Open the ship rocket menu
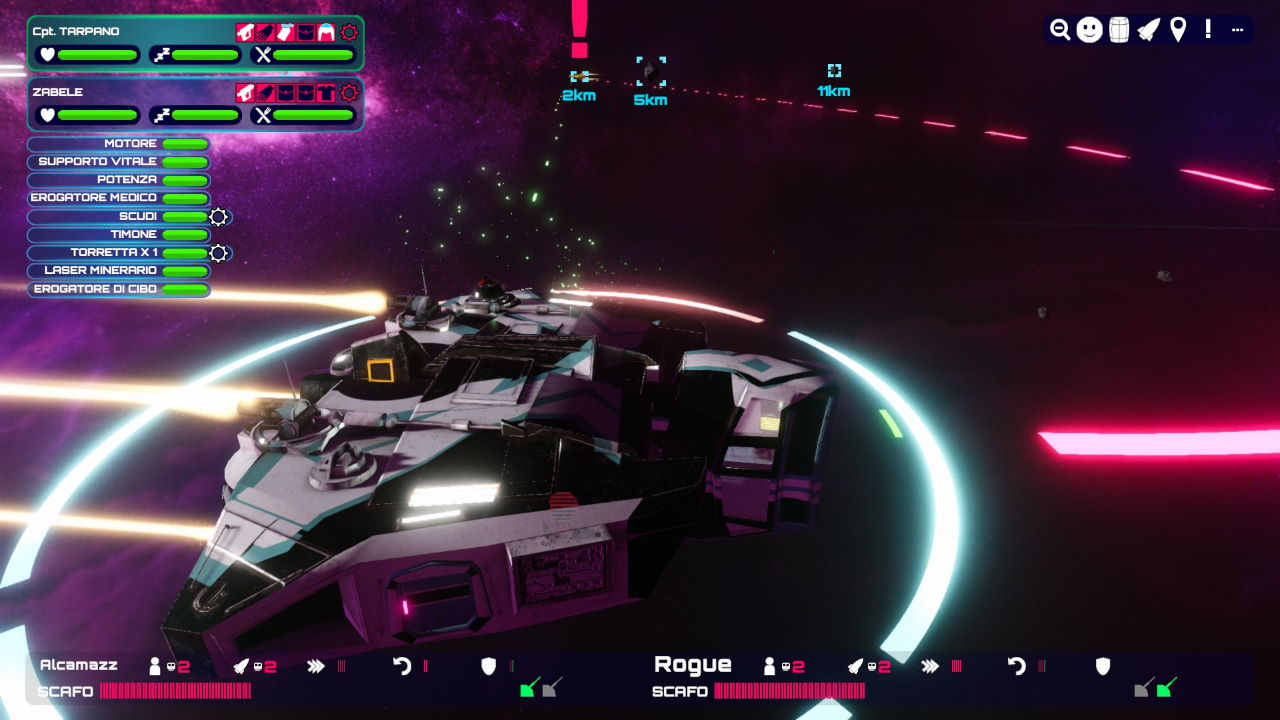 (1149, 30)
